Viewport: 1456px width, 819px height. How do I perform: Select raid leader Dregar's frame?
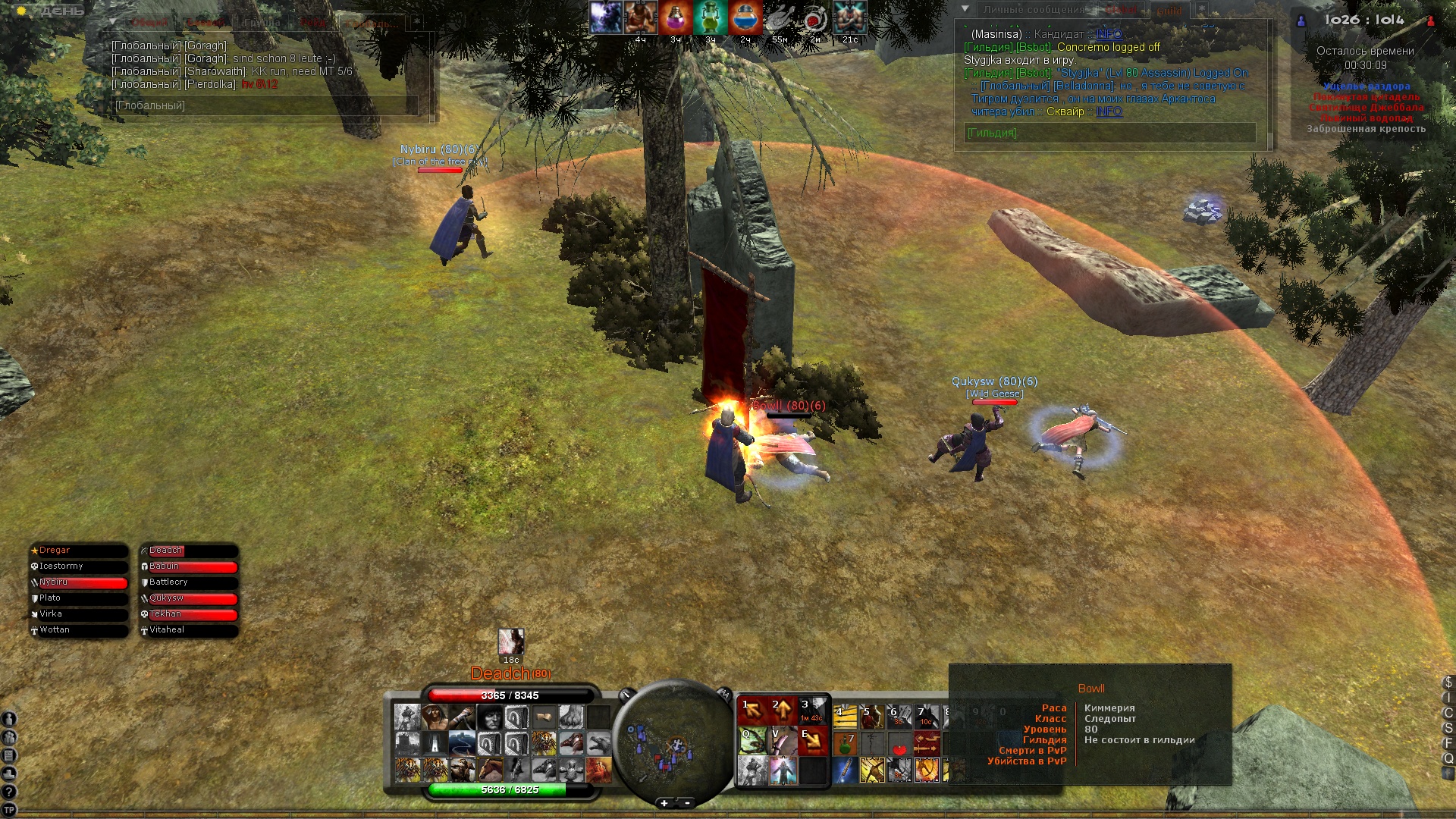click(x=78, y=551)
